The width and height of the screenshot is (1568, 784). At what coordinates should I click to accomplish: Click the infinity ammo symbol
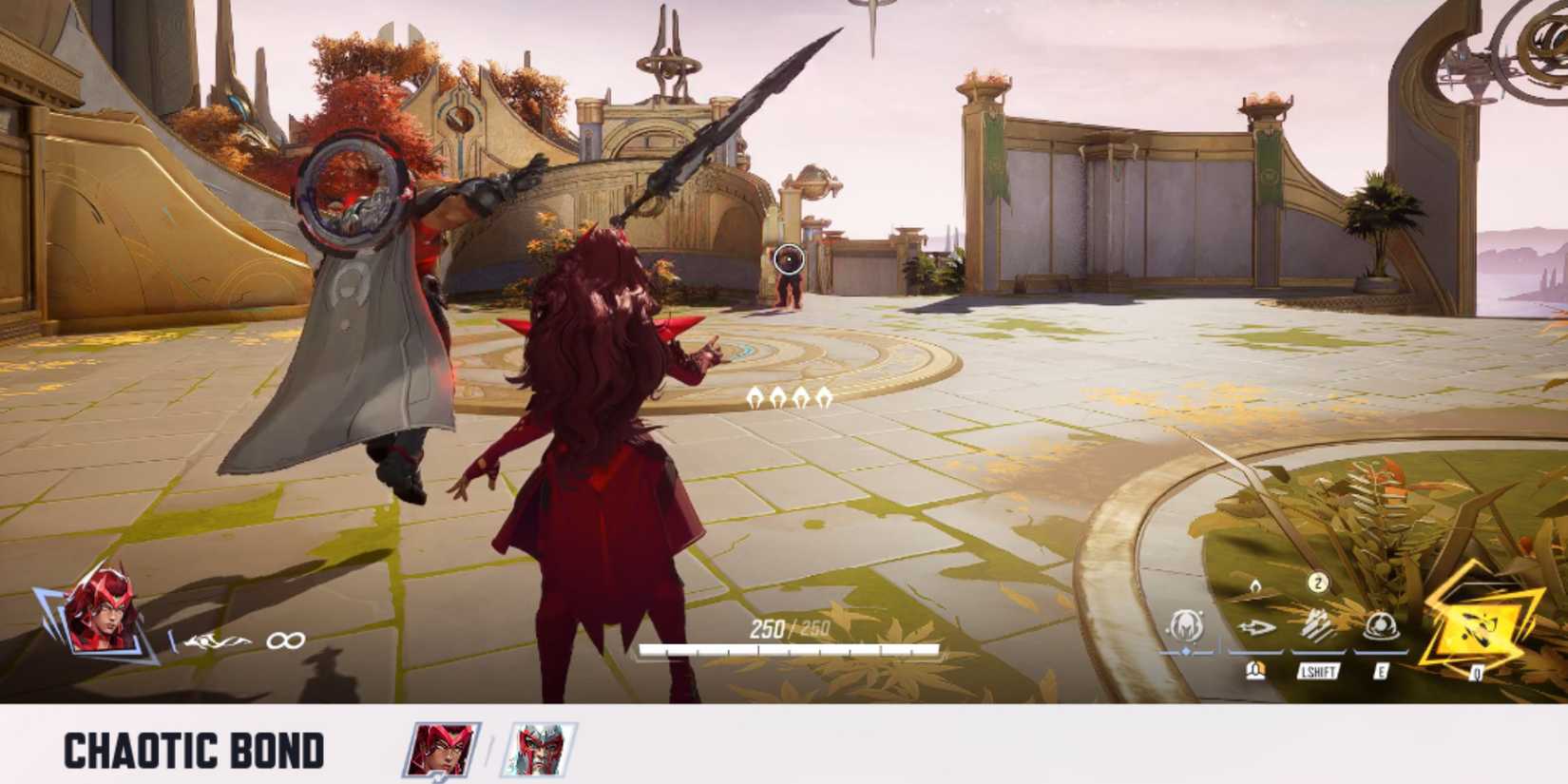tap(285, 641)
